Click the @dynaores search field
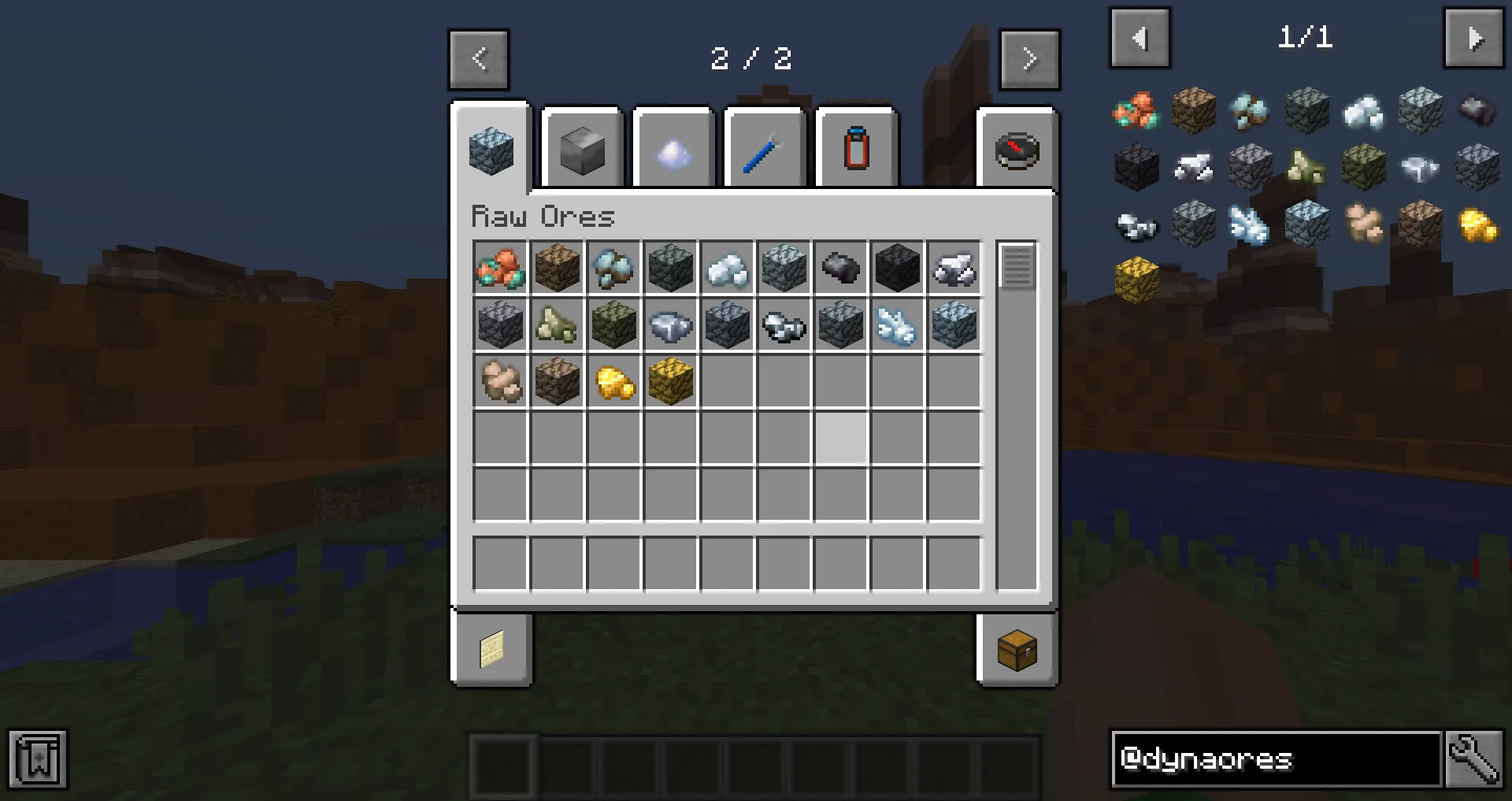 [1276, 760]
